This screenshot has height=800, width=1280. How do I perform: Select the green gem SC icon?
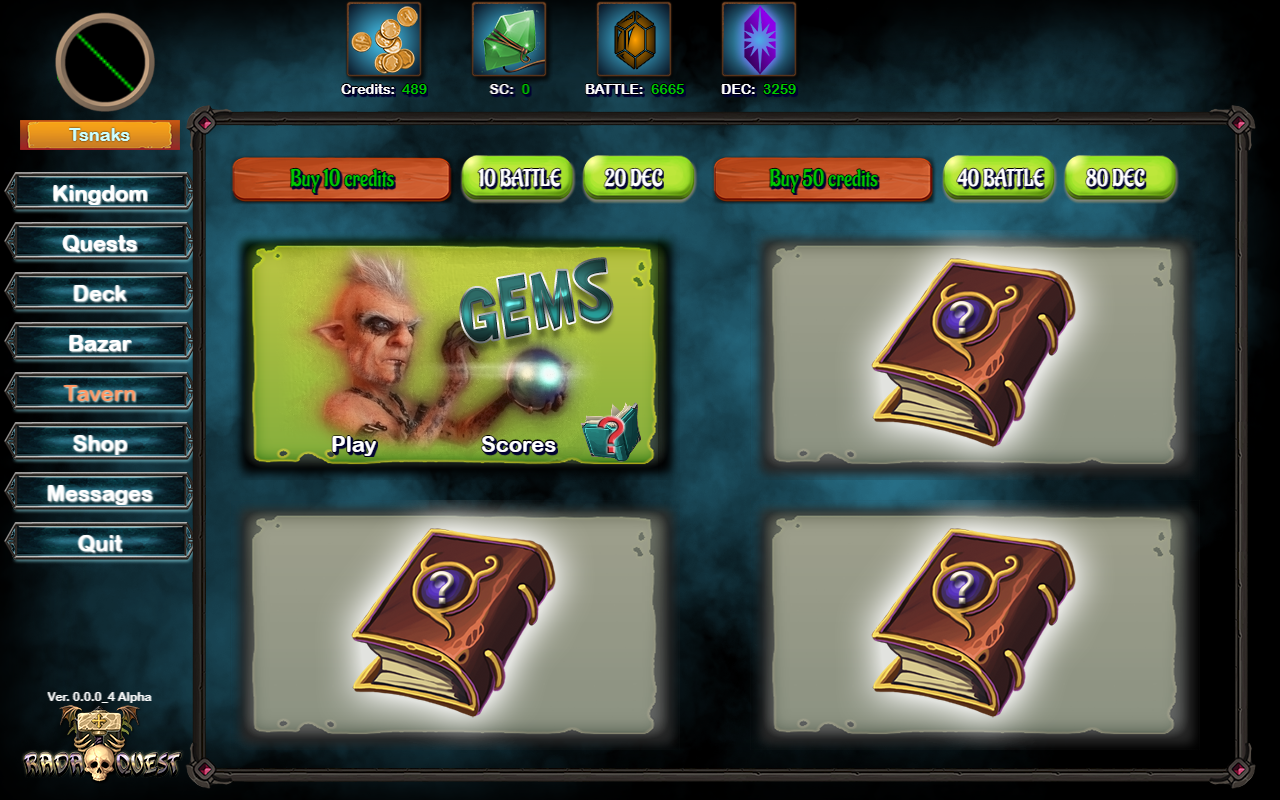pyautogui.click(x=509, y=39)
